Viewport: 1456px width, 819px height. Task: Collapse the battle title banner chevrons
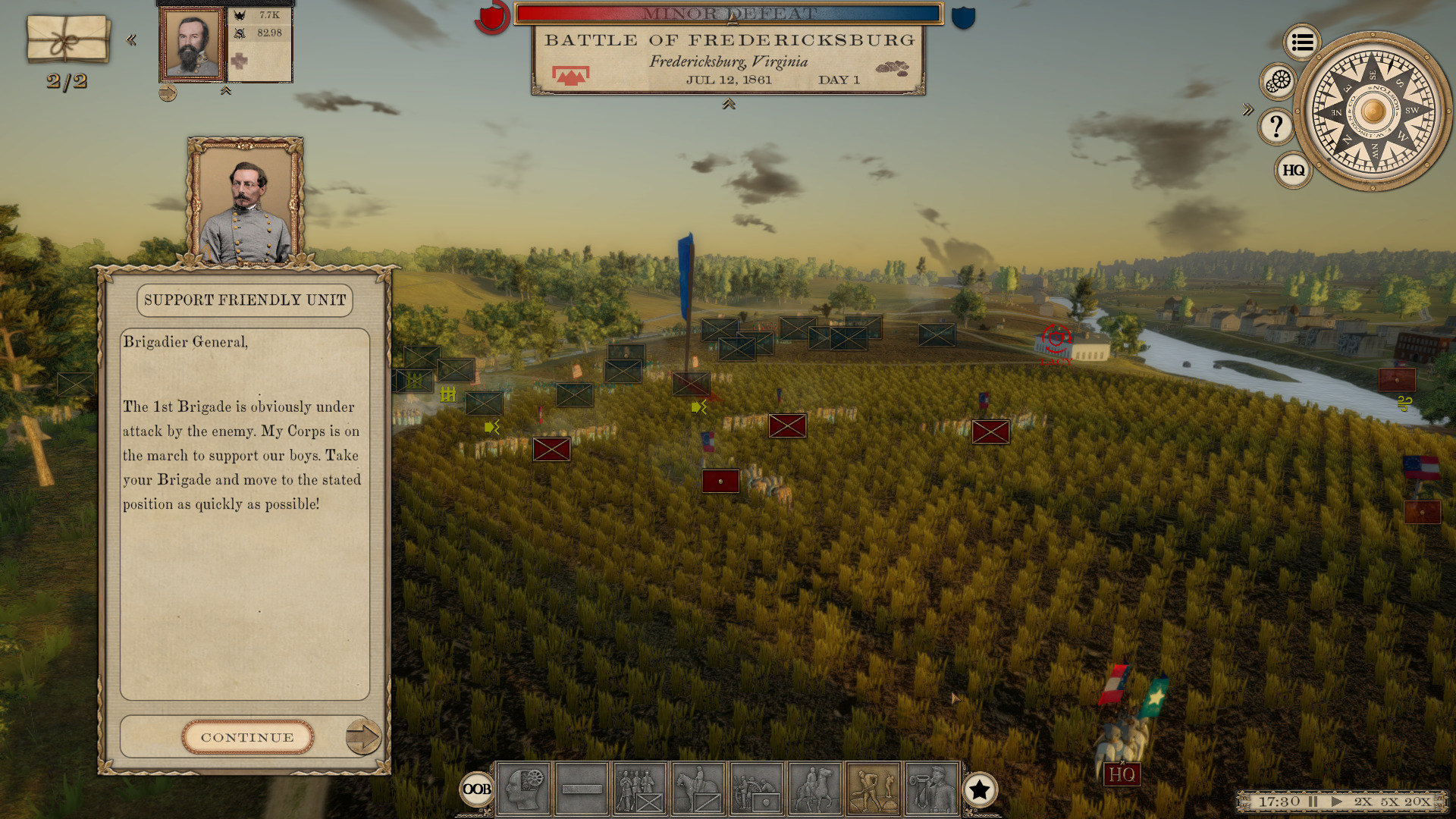[730, 105]
